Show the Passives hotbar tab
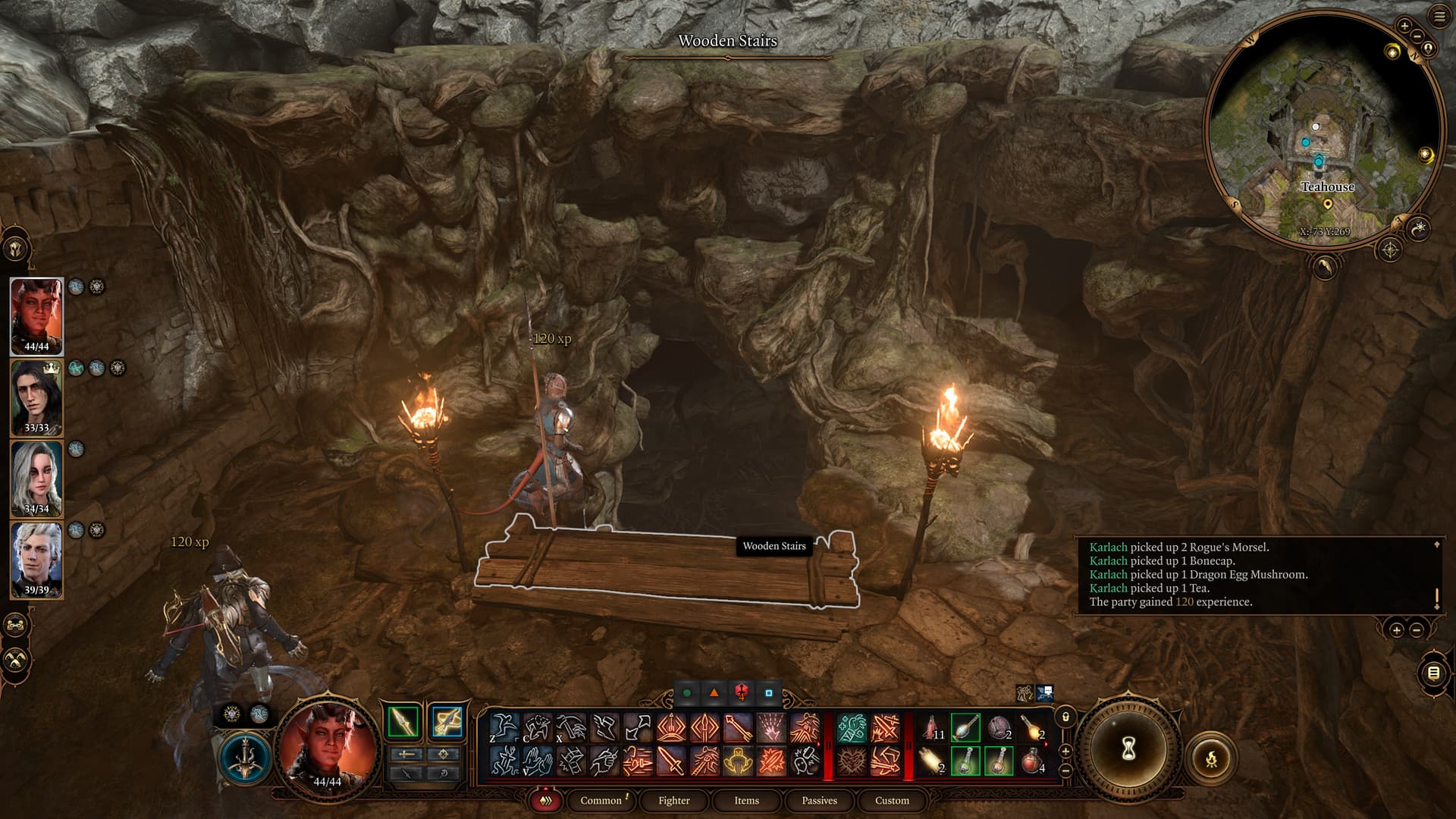 coord(819,800)
